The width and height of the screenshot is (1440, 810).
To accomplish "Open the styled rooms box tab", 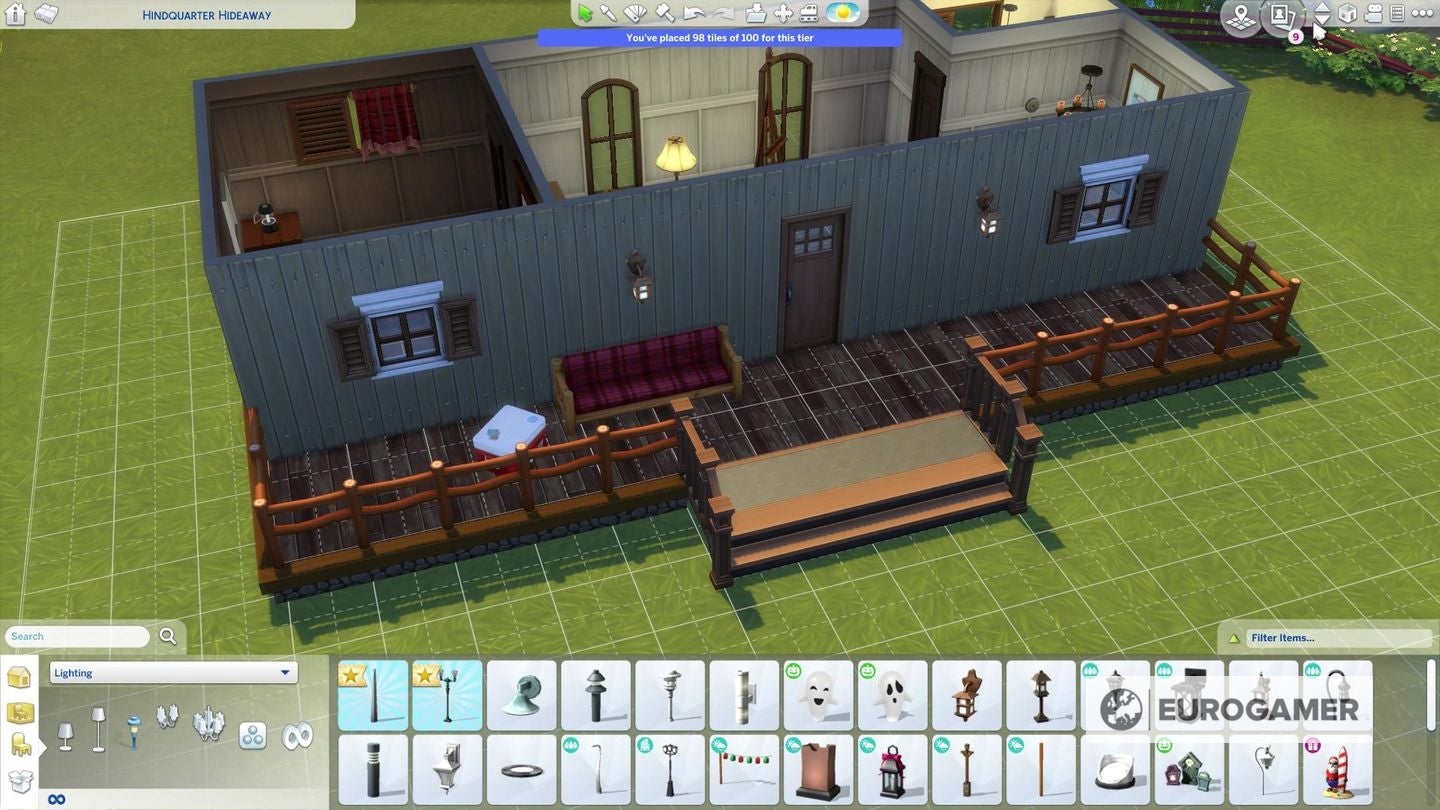I will click(20, 778).
